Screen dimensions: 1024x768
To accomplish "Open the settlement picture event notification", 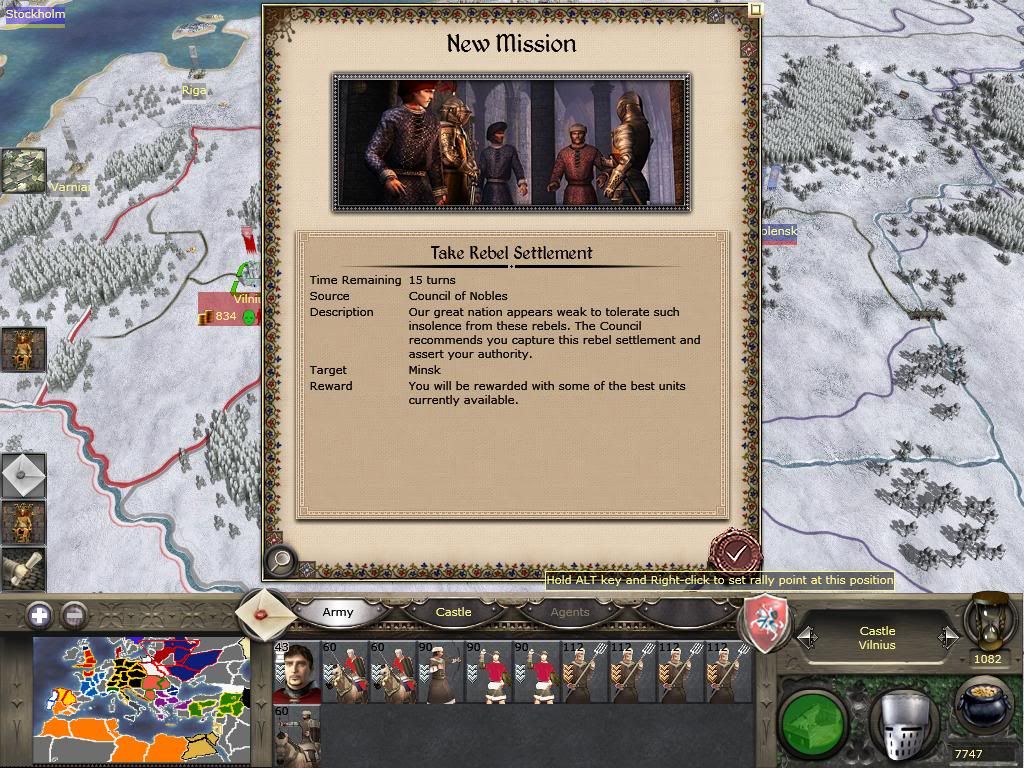I will click(x=23, y=171).
